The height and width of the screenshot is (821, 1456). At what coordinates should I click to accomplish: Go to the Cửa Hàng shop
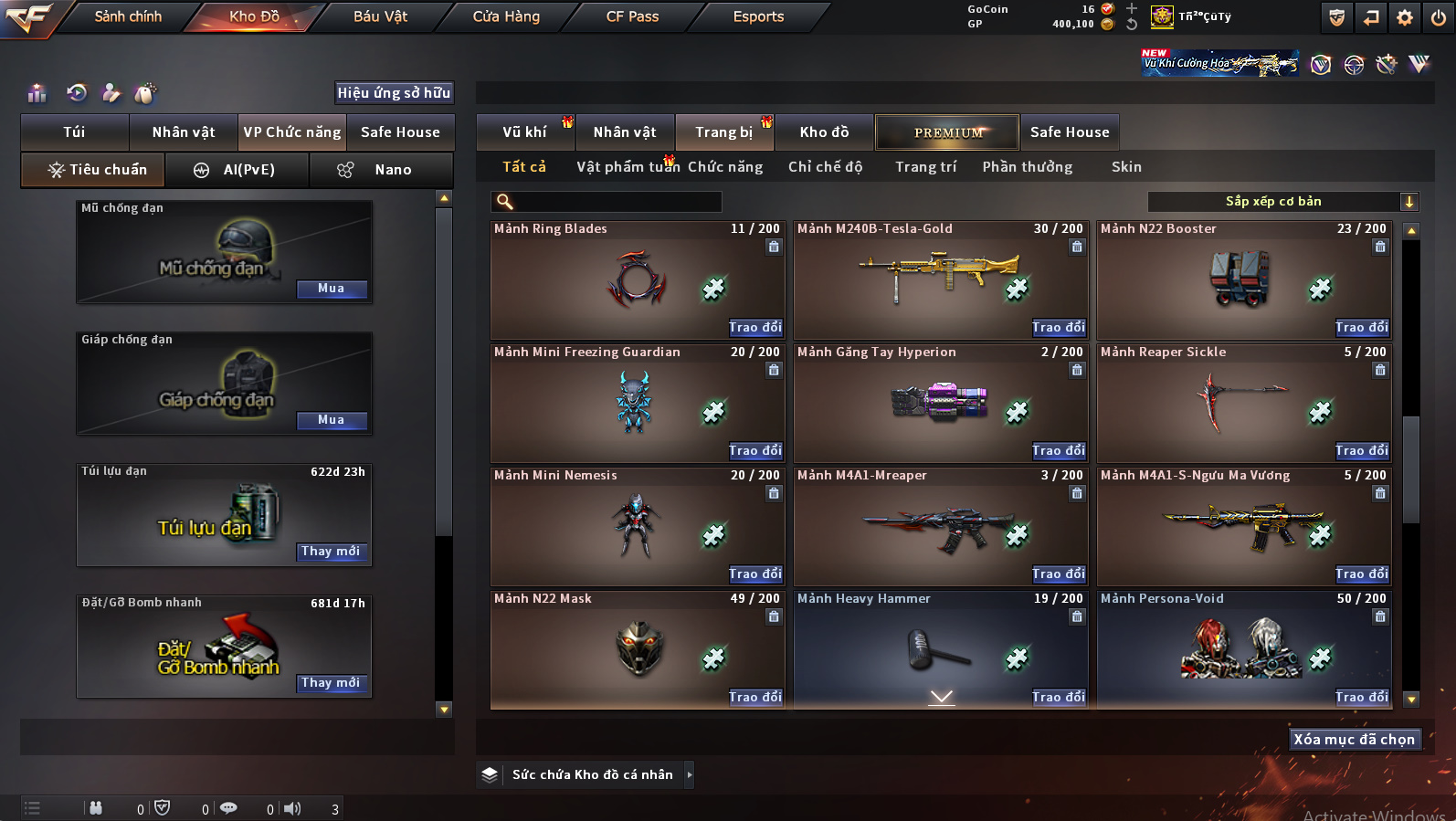point(506,16)
